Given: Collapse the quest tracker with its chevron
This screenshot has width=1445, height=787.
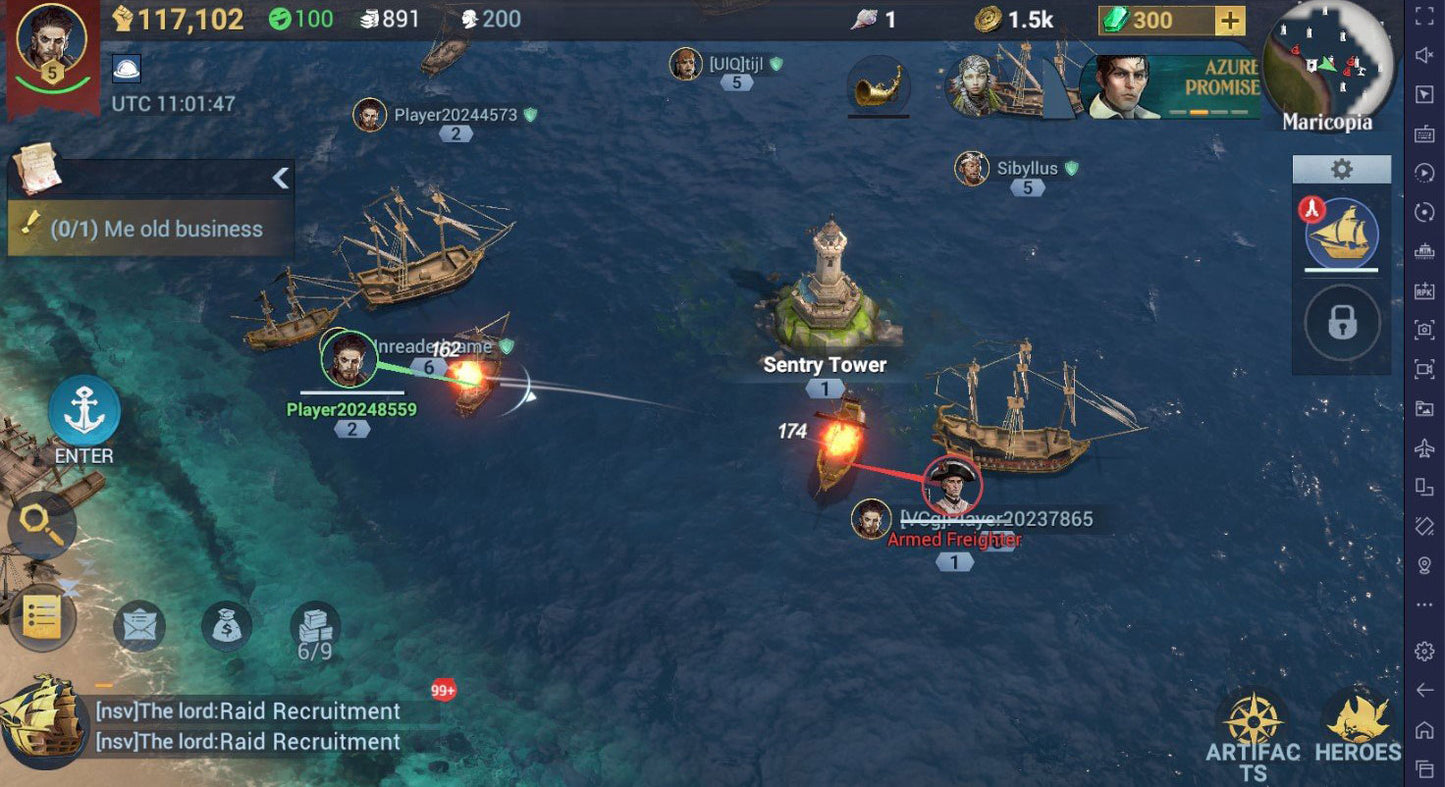Looking at the screenshot, I should [280, 178].
